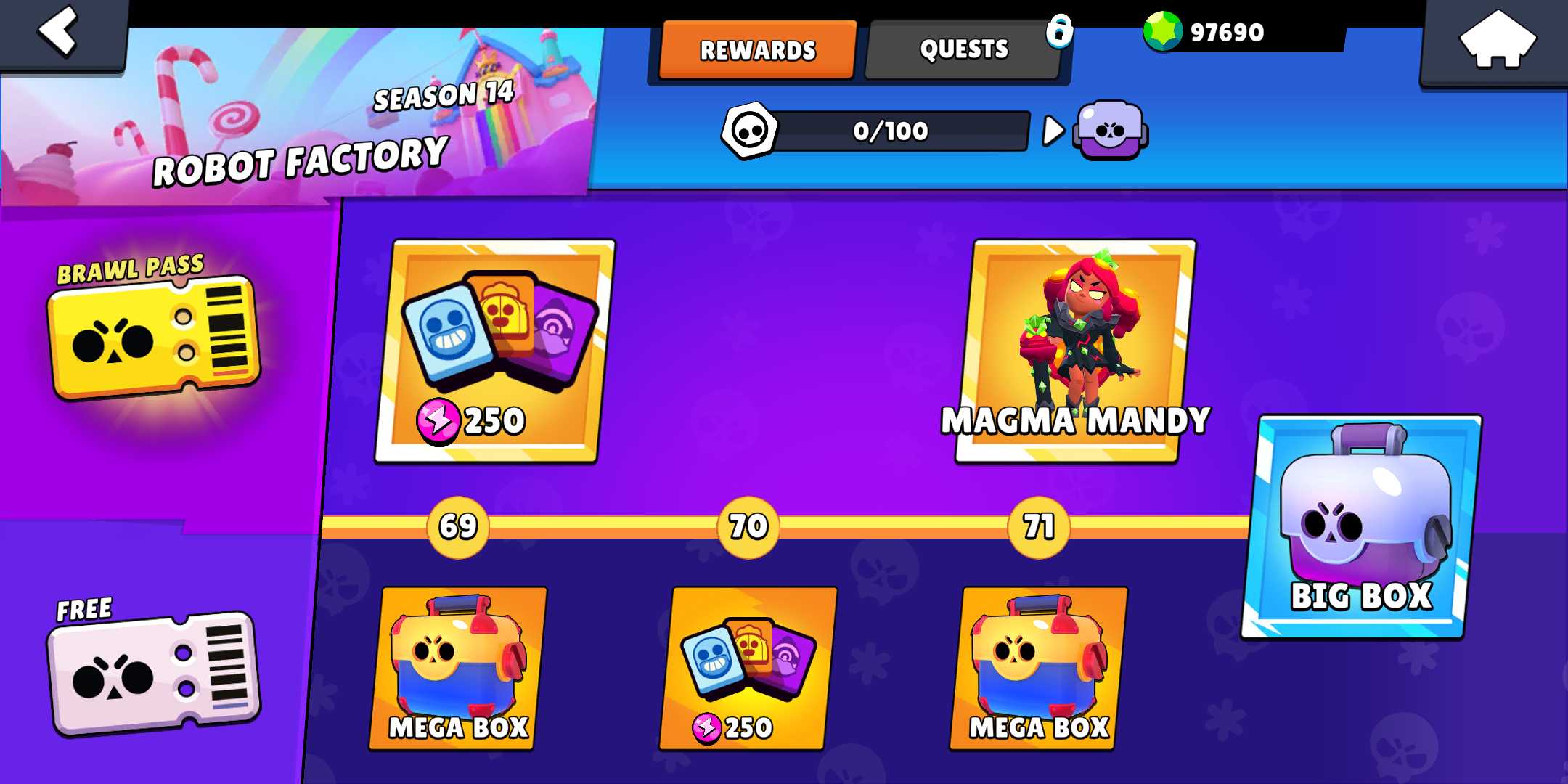Switch to the Rewards tab
The height and width of the screenshot is (784, 1568).
(x=757, y=49)
